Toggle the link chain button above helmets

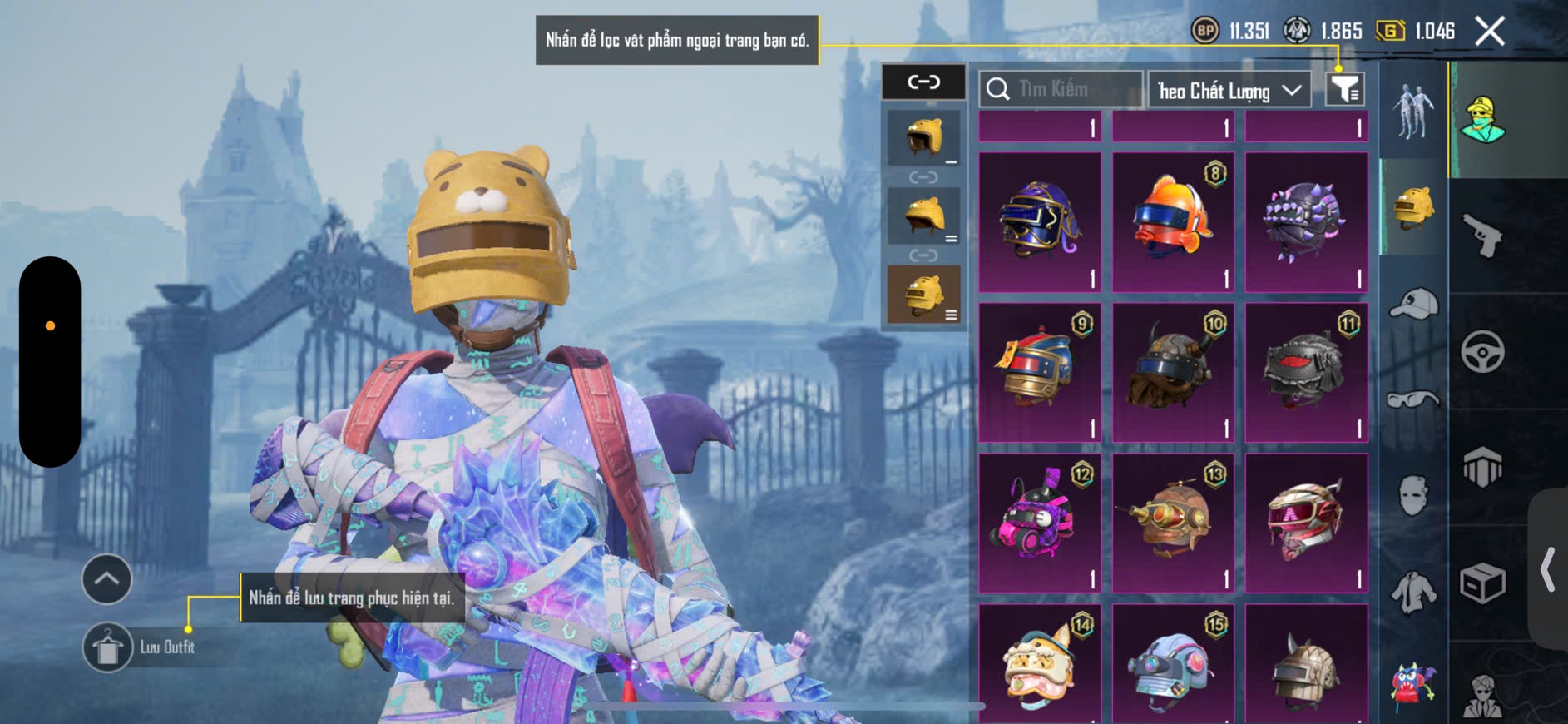pos(923,82)
